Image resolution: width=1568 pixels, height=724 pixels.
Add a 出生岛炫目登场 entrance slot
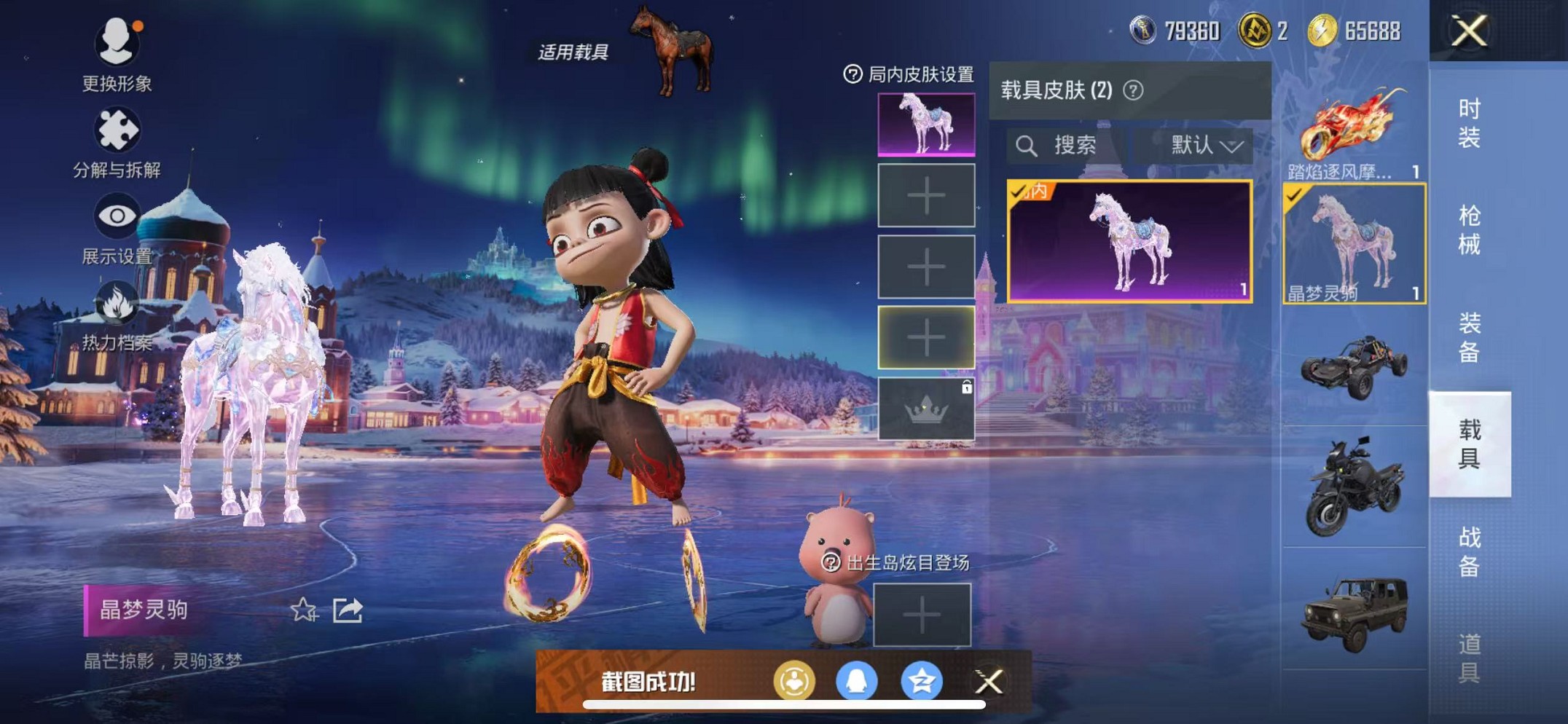coord(922,615)
